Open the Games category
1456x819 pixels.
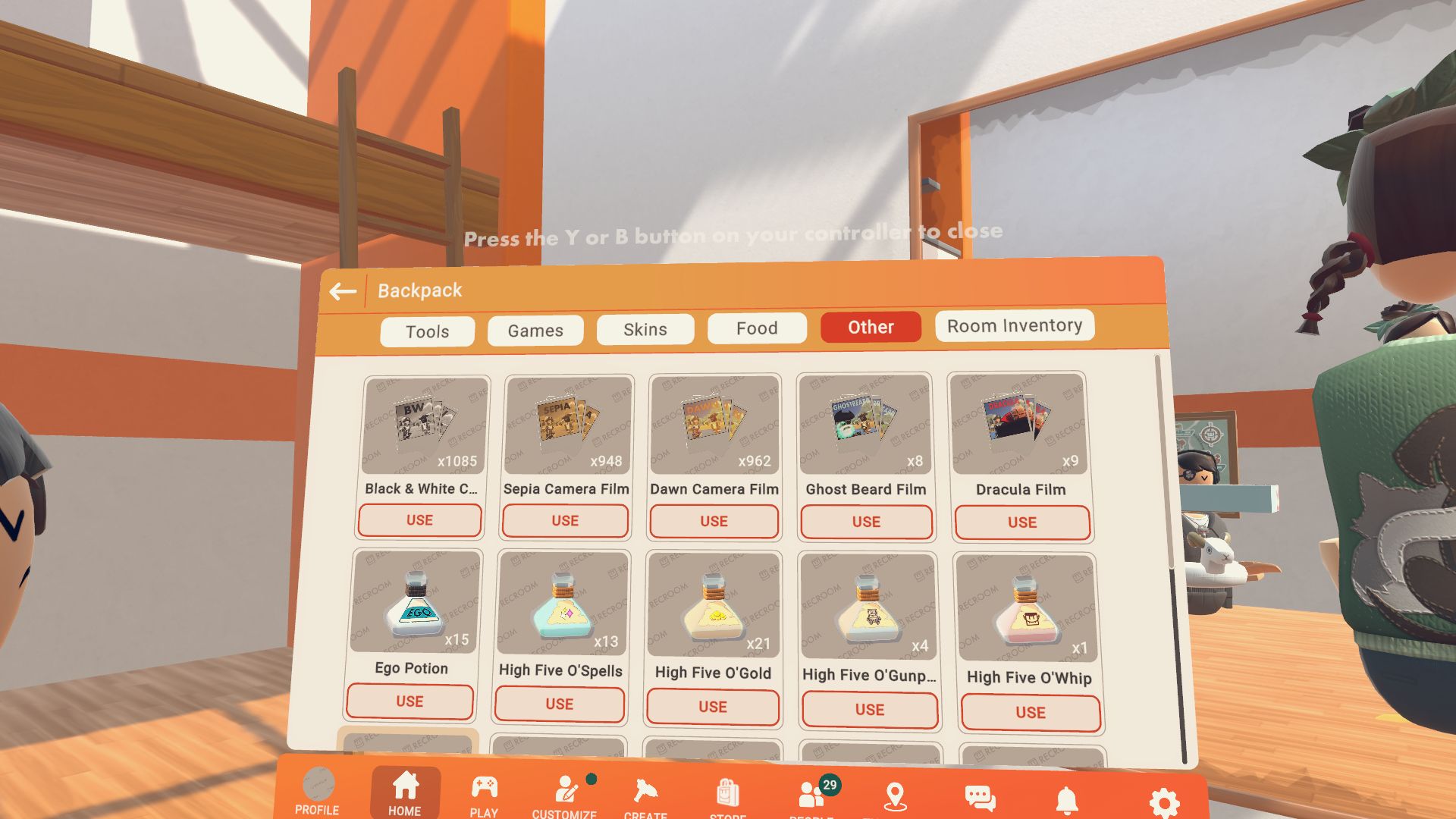click(535, 331)
